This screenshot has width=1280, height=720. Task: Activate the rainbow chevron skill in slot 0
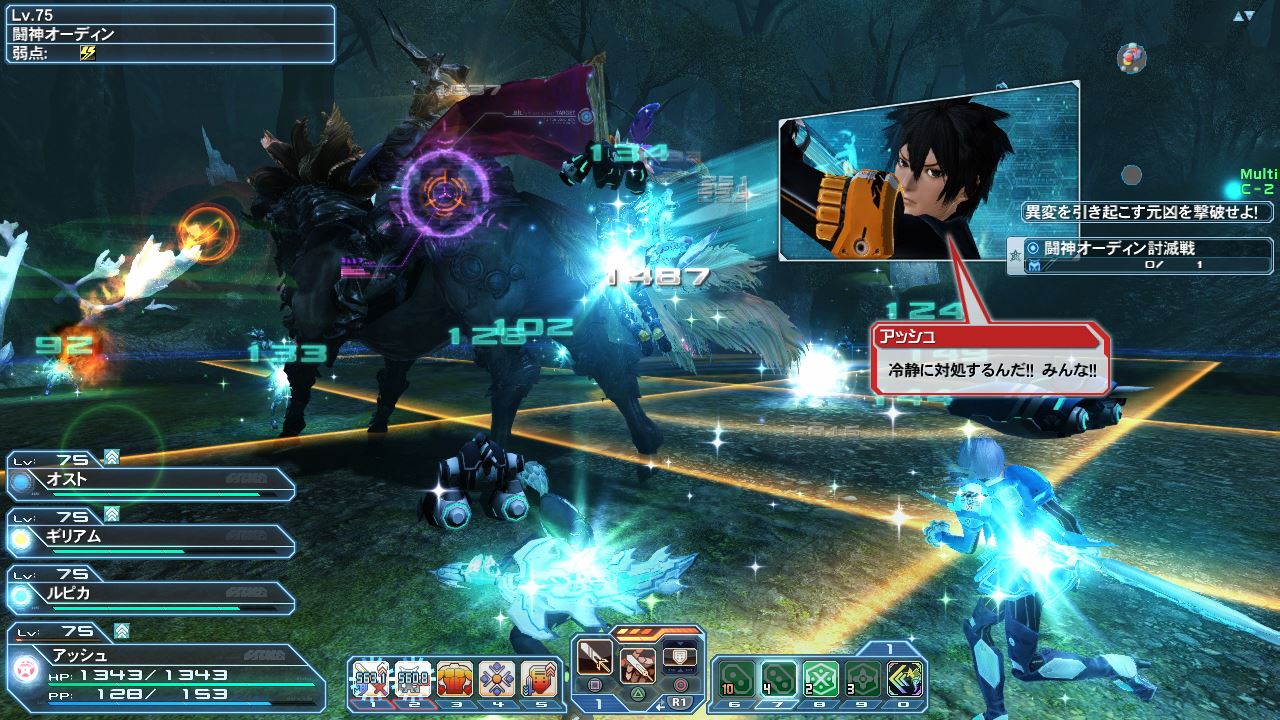point(905,678)
